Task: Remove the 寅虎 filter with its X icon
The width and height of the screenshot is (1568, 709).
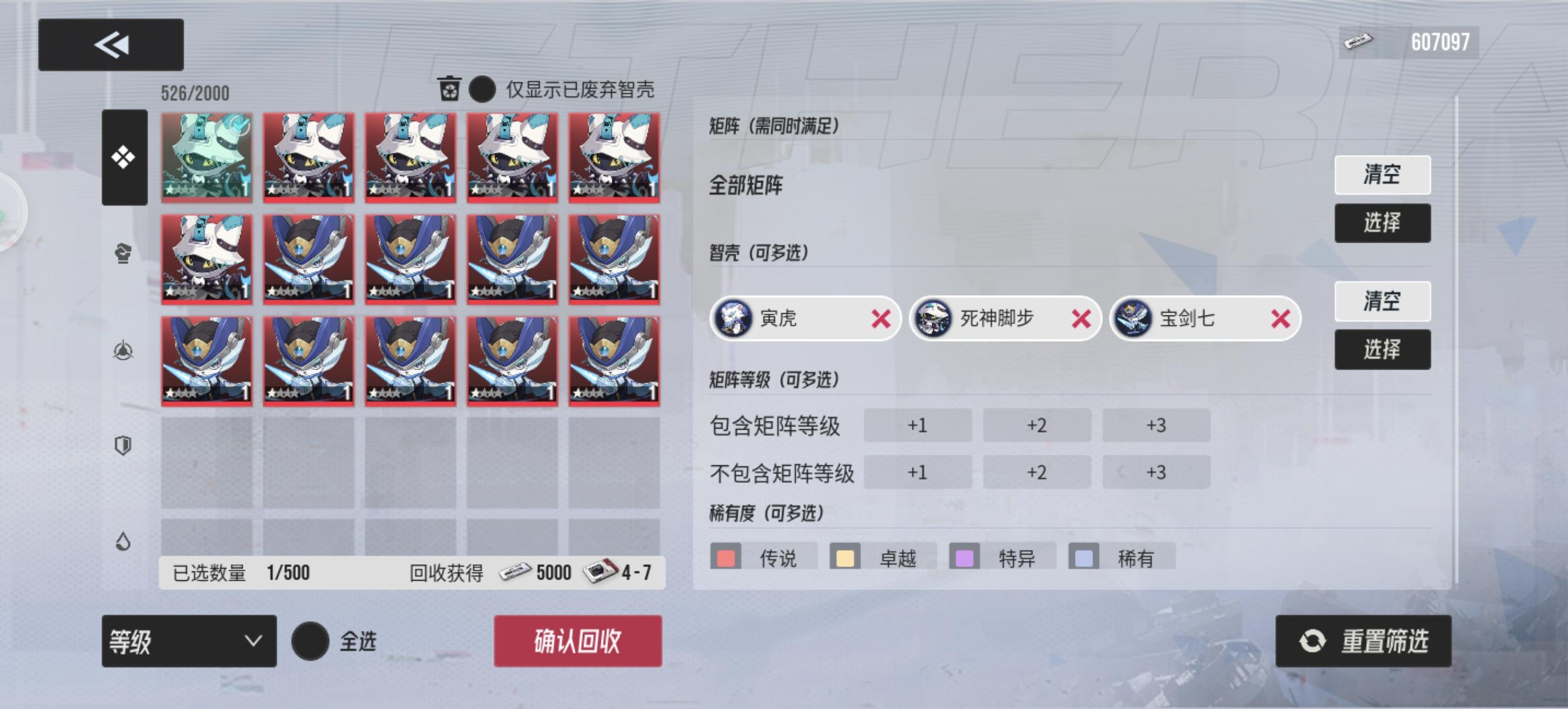Action: [881, 320]
